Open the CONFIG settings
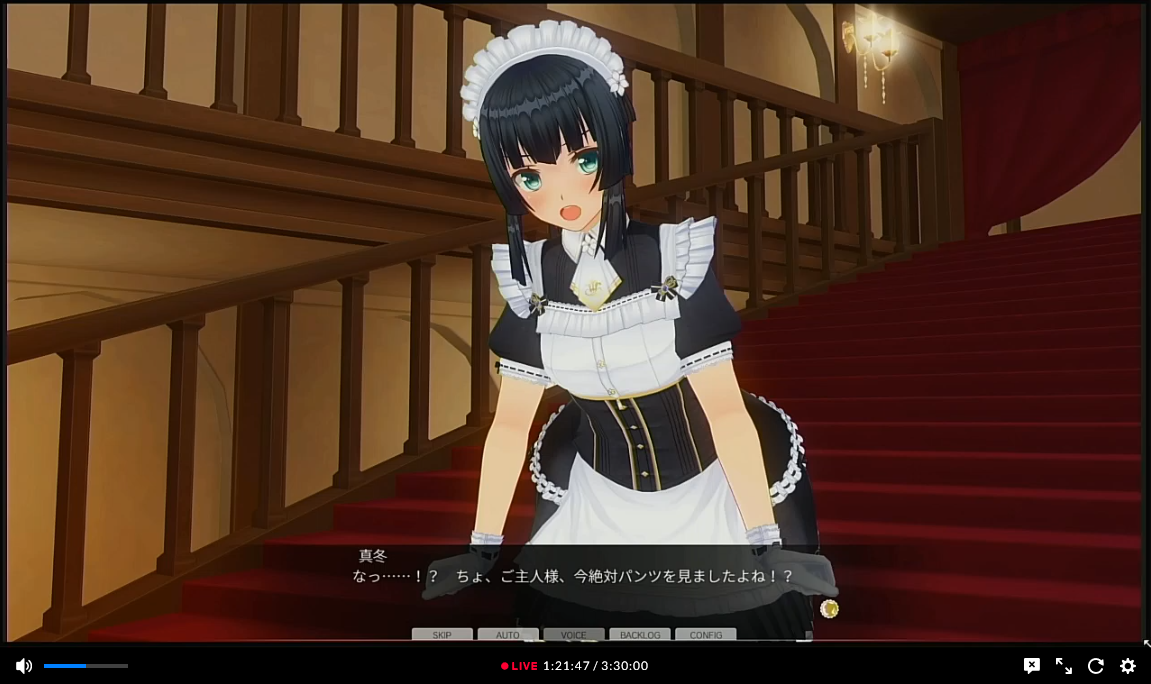The height and width of the screenshot is (684, 1151). pos(706,635)
